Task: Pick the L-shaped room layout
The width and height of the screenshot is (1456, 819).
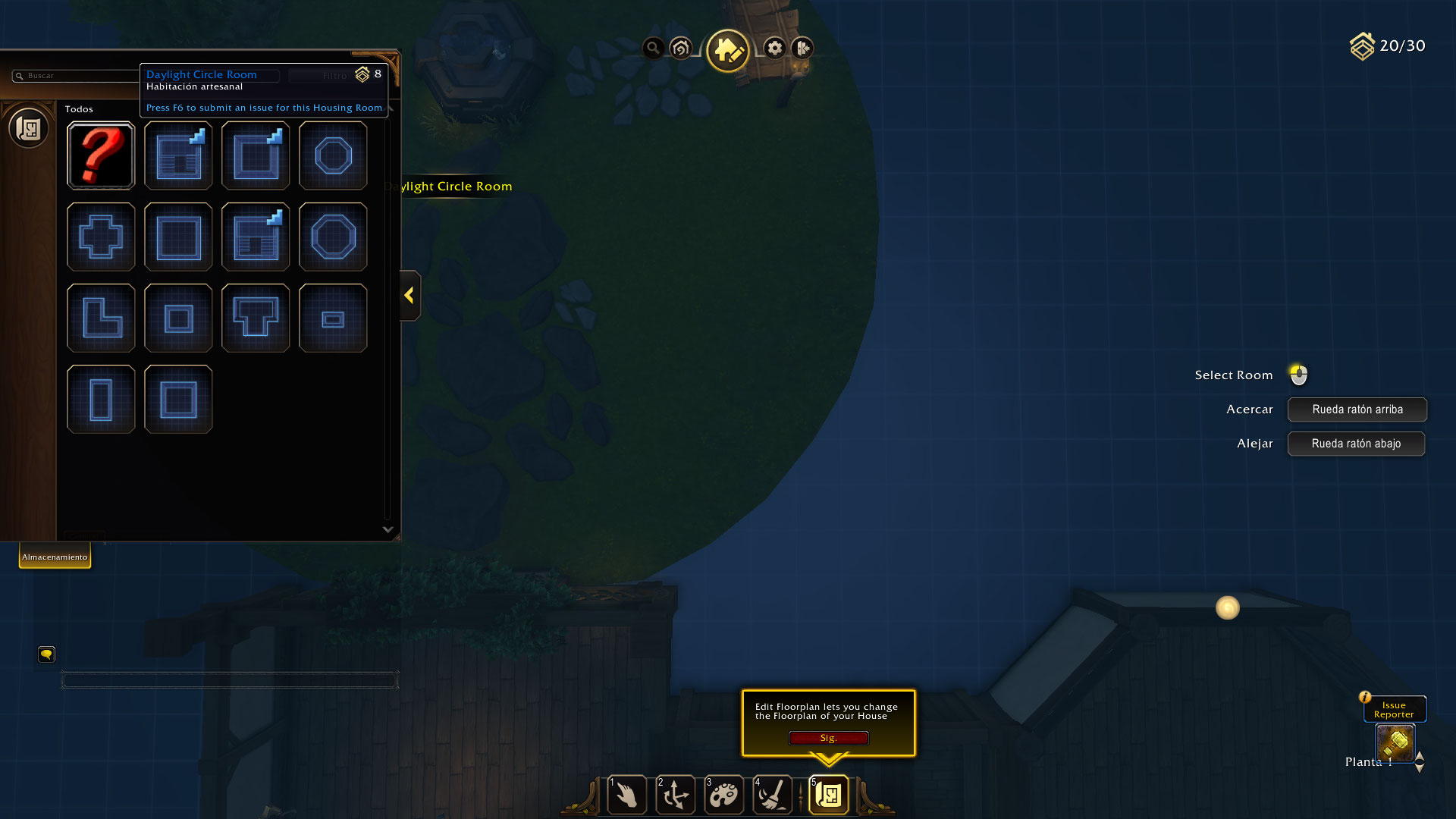Action: pyautogui.click(x=101, y=318)
